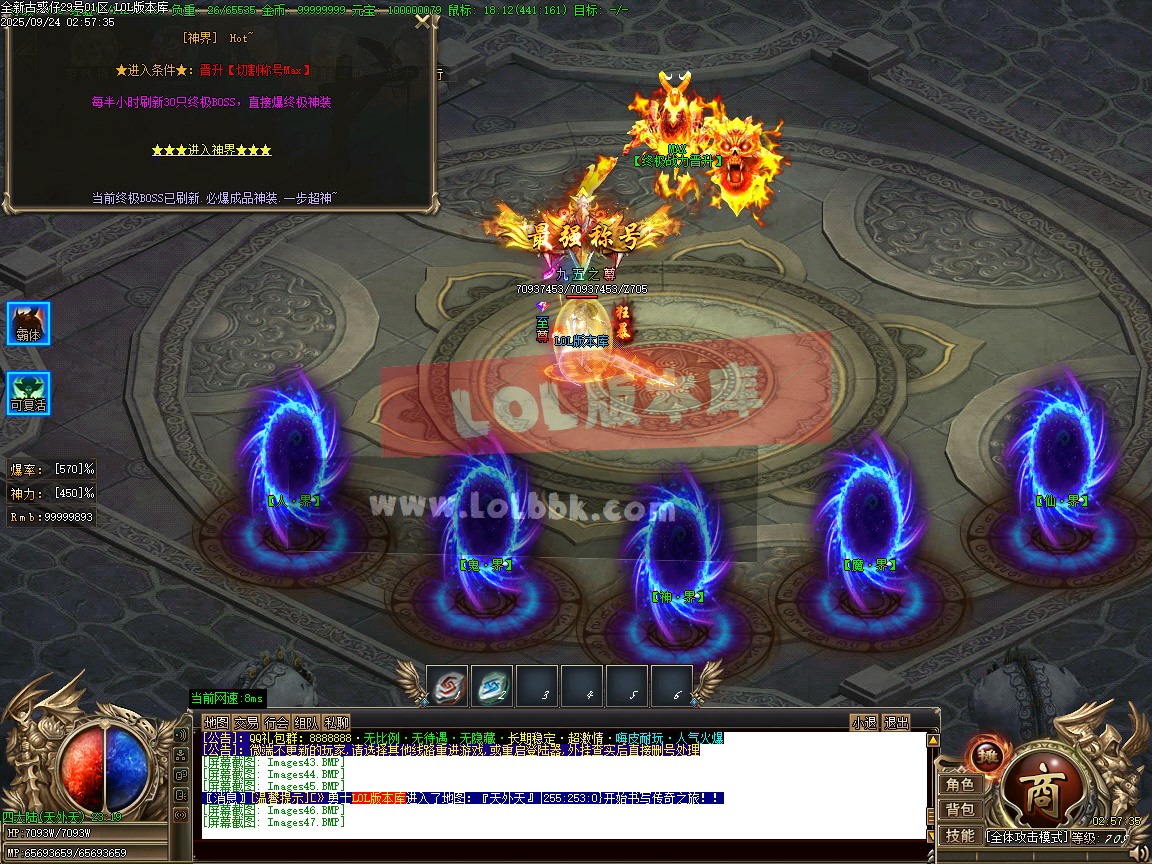Click the 可复活 revive icon
The height and width of the screenshot is (864, 1152).
28,393
